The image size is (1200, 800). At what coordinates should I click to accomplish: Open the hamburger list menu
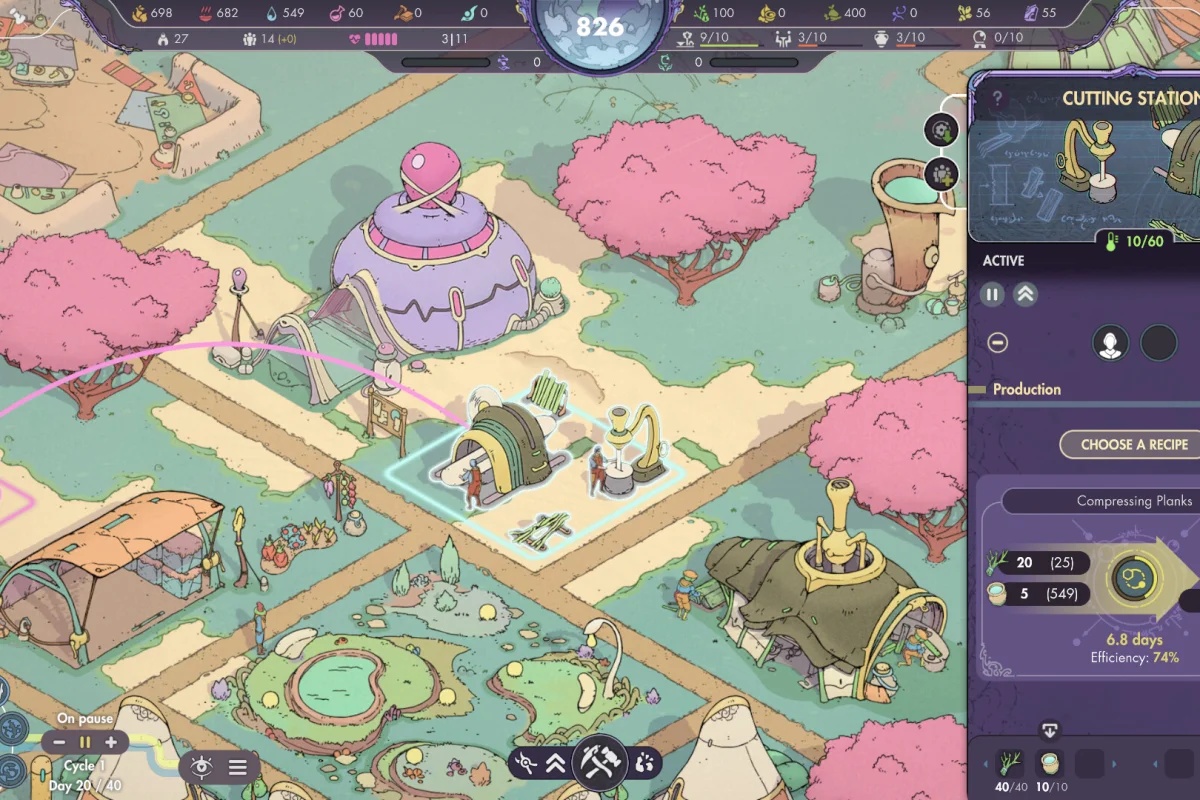coord(238,767)
